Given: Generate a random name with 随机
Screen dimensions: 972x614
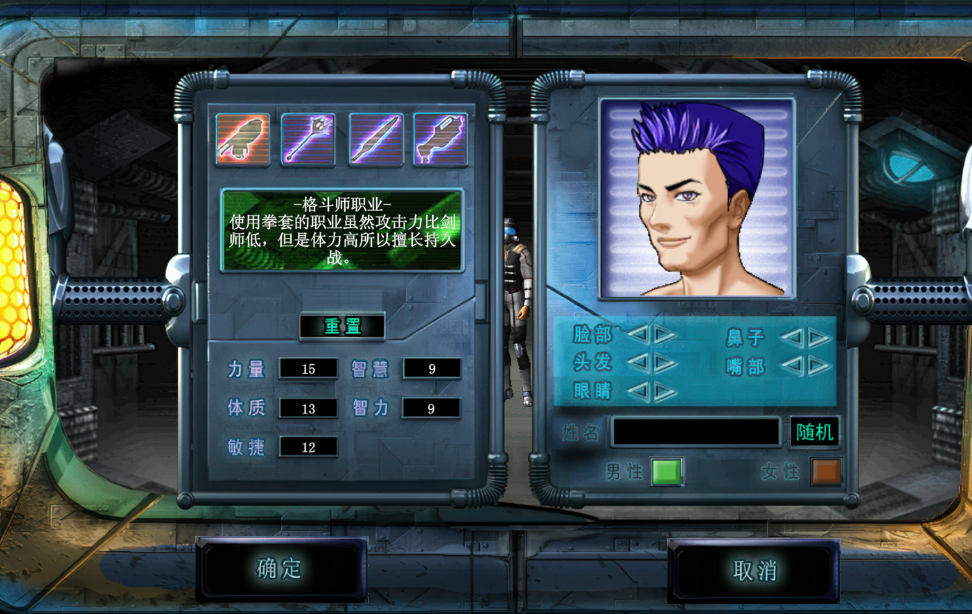Looking at the screenshot, I should (x=814, y=431).
